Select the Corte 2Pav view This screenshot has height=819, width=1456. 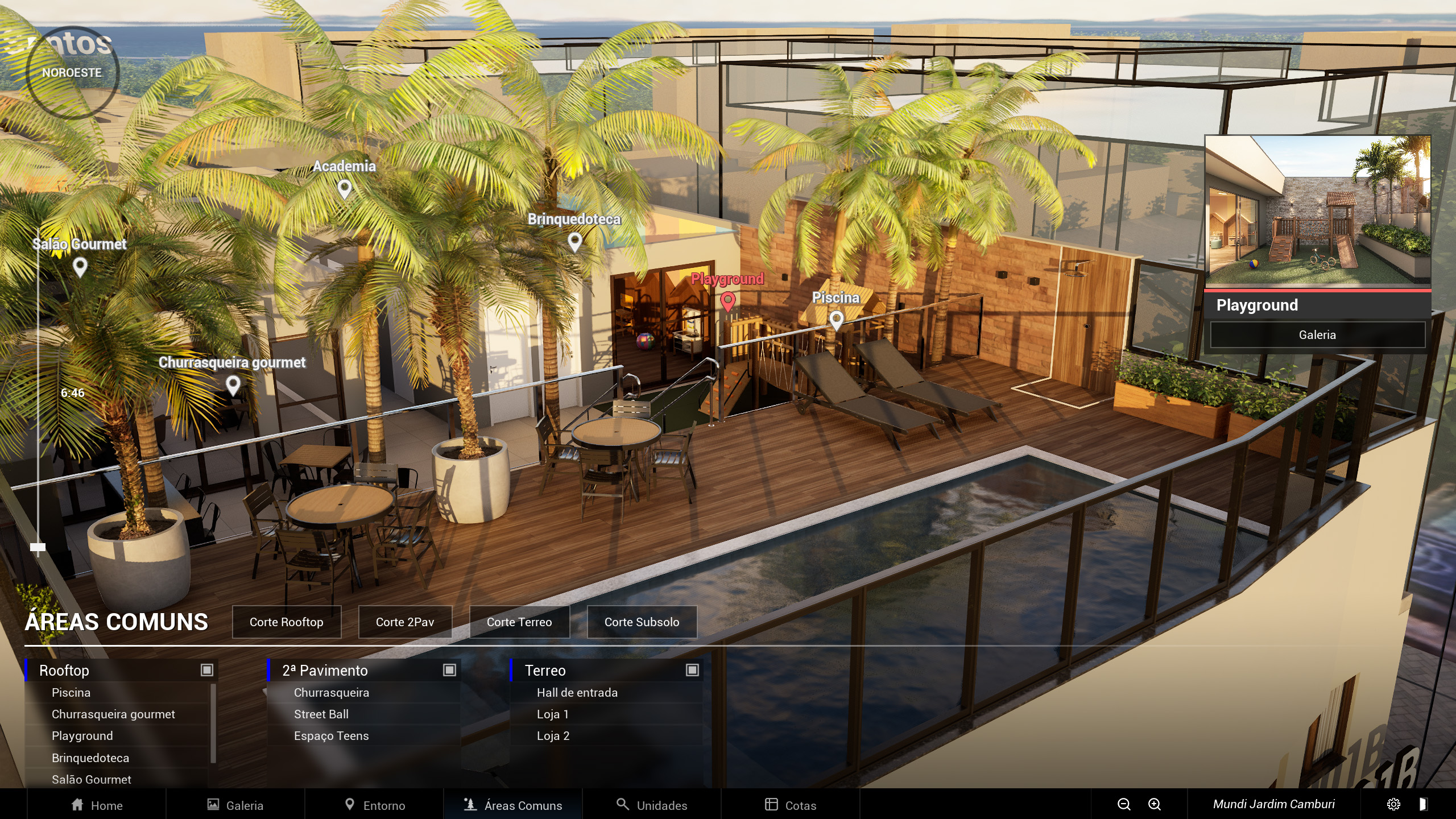pyautogui.click(x=405, y=622)
